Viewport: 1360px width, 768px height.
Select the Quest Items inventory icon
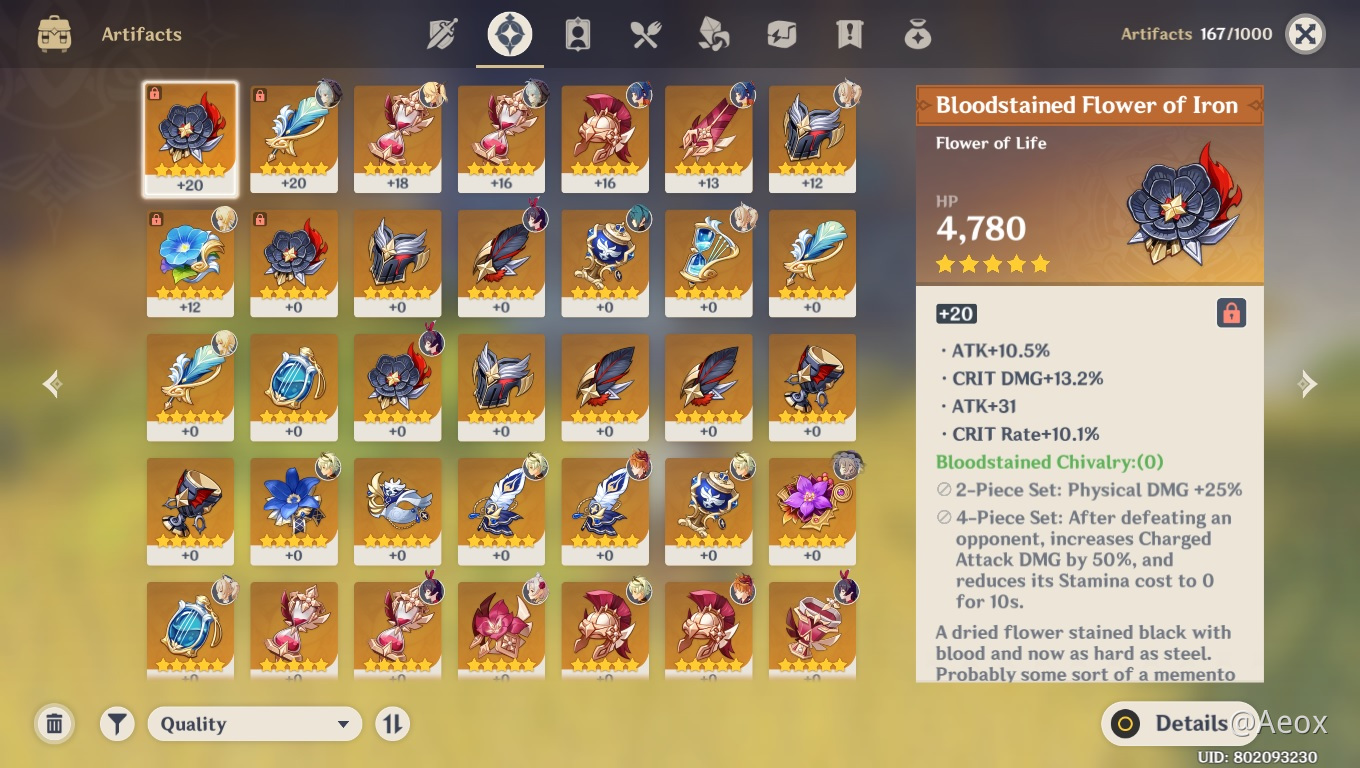pos(849,33)
